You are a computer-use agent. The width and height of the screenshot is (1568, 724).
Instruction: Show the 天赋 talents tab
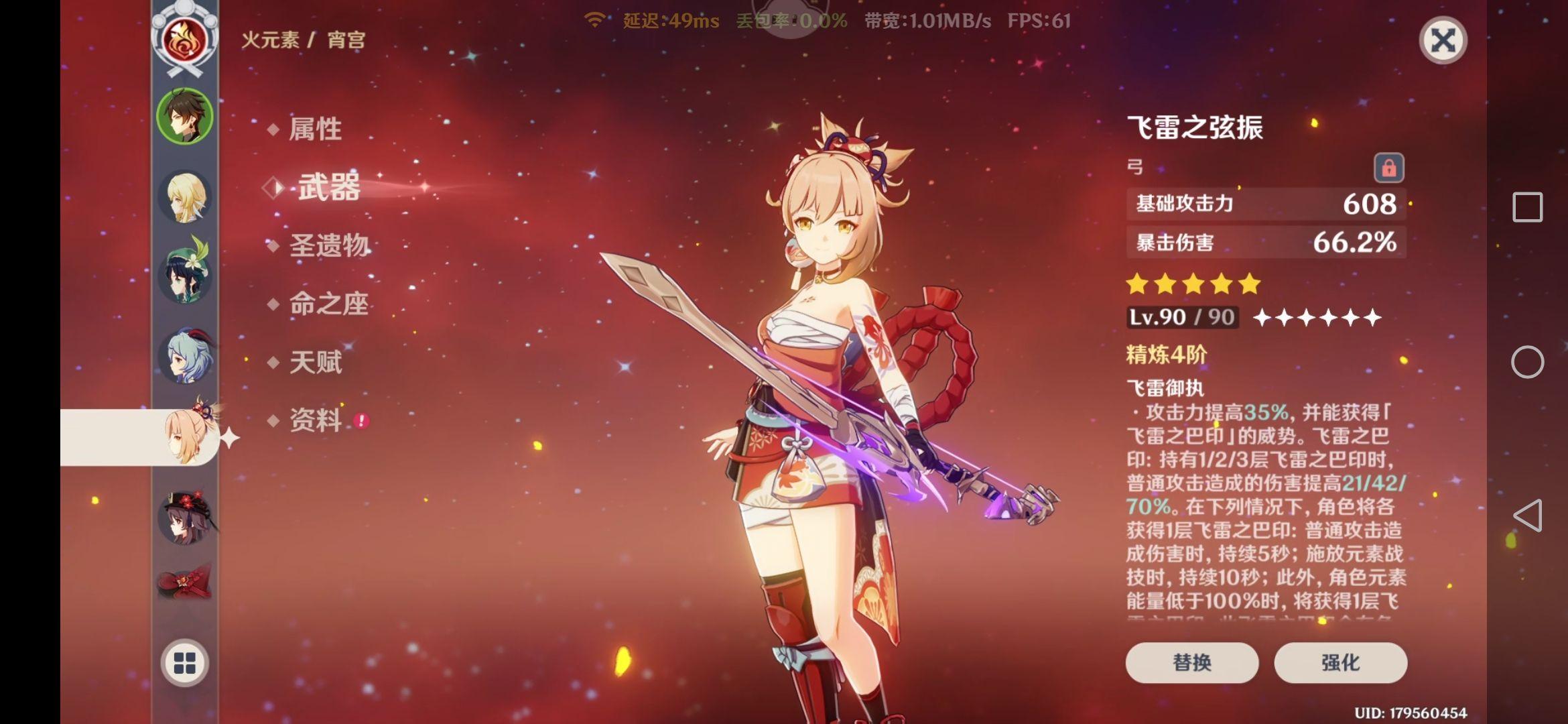315,362
